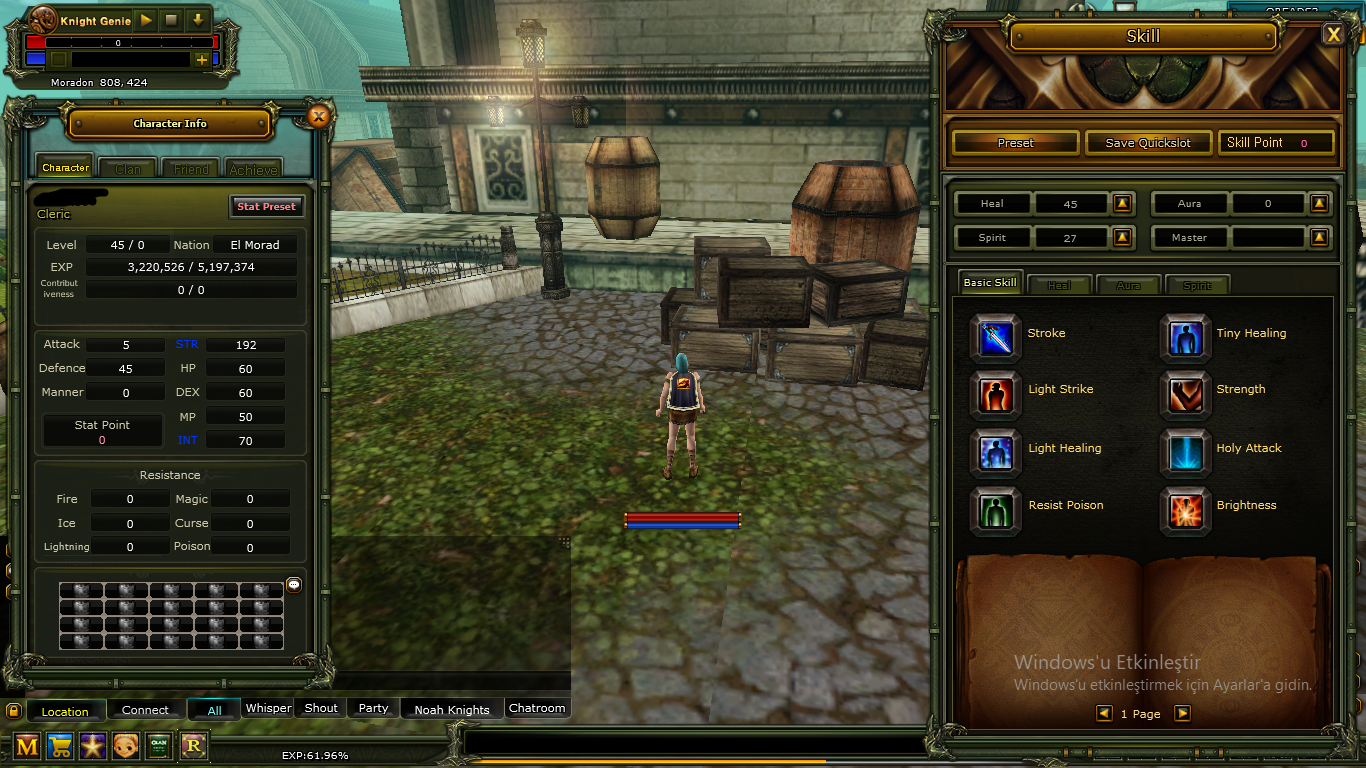Close the Skill window
Image resolution: width=1366 pixels, height=768 pixels.
(1333, 35)
